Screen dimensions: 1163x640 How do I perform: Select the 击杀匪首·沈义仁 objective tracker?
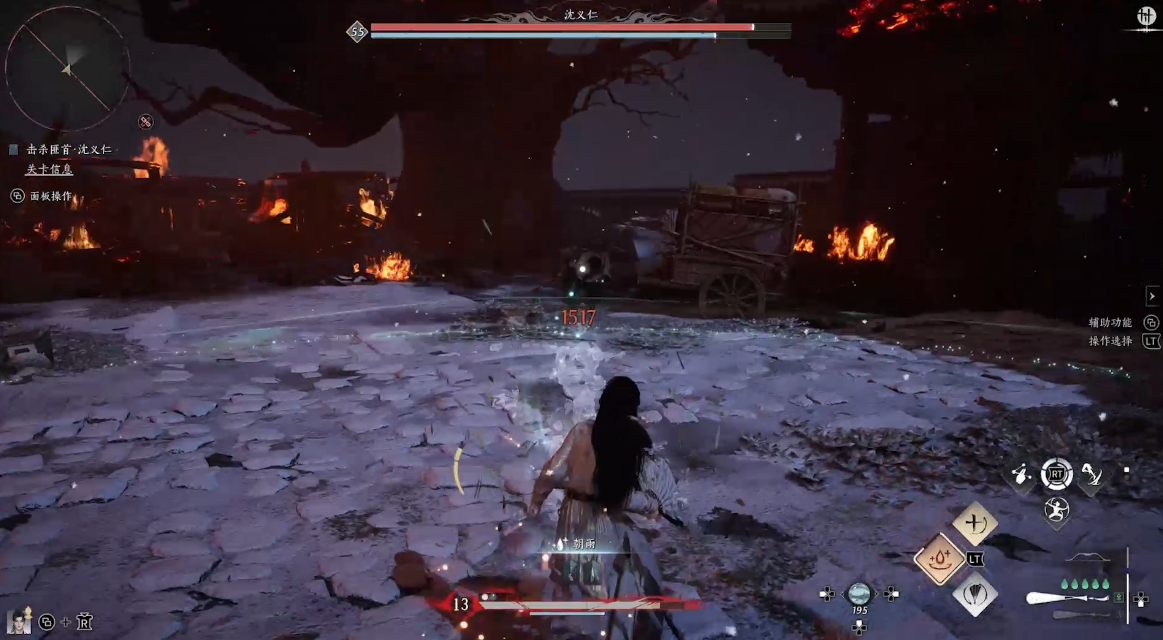coord(68,149)
